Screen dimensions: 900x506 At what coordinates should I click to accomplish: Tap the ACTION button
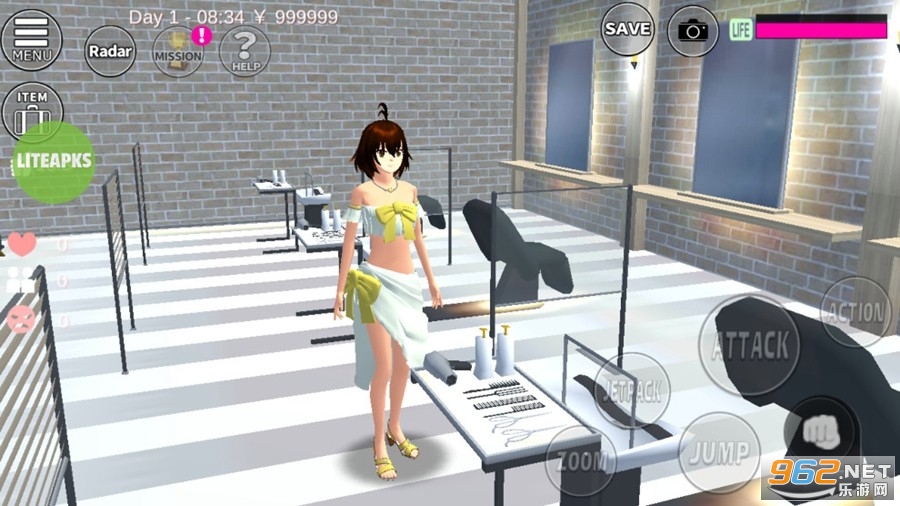tap(857, 313)
